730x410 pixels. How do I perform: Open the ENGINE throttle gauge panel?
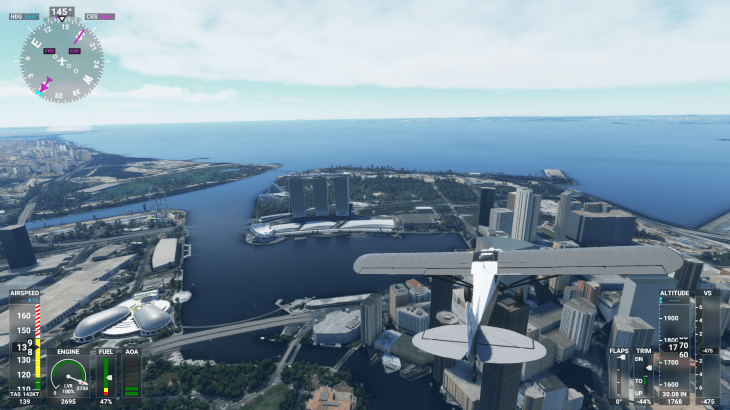pos(68,375)
